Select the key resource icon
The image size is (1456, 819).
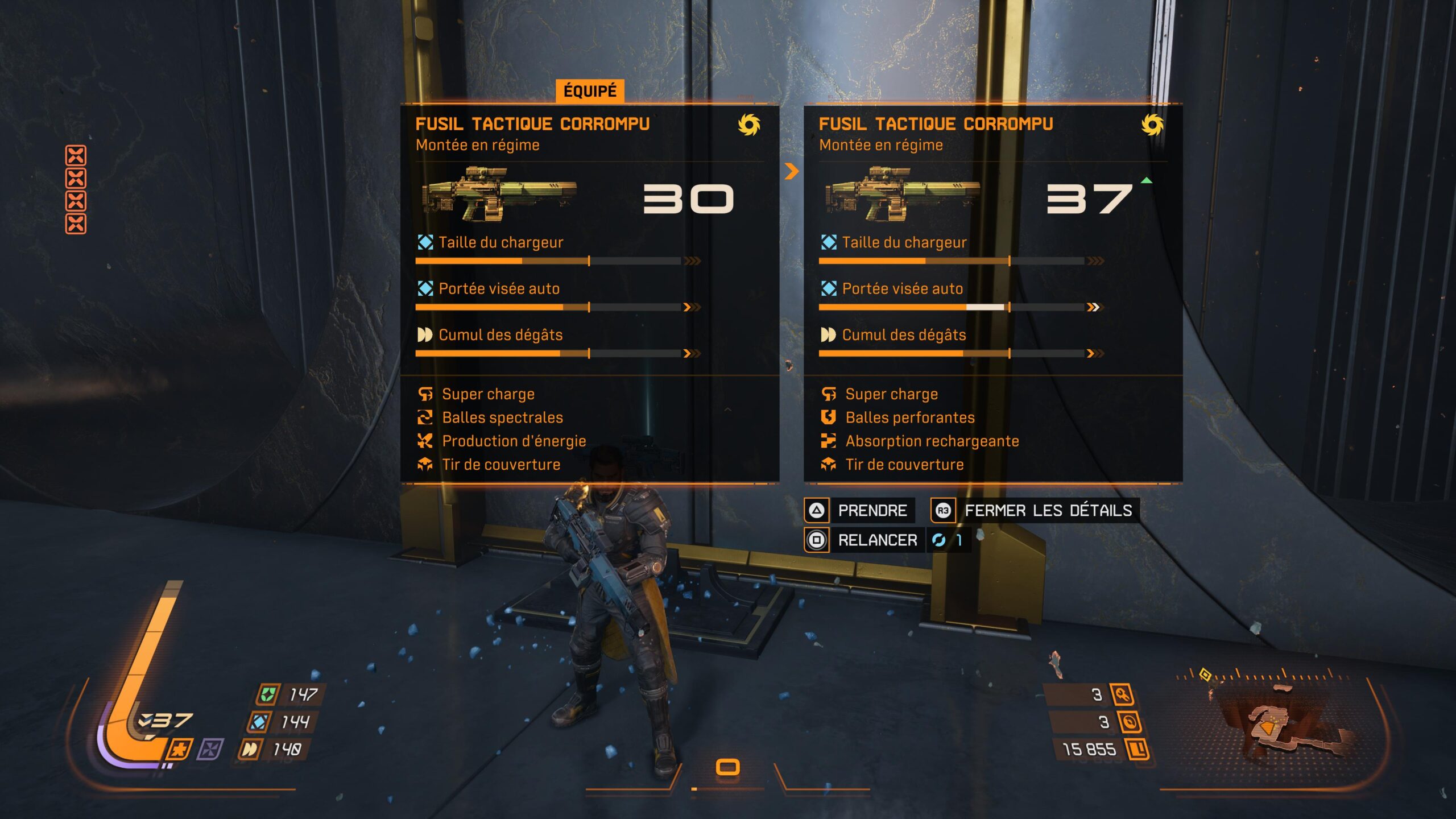coord(1122,694)
